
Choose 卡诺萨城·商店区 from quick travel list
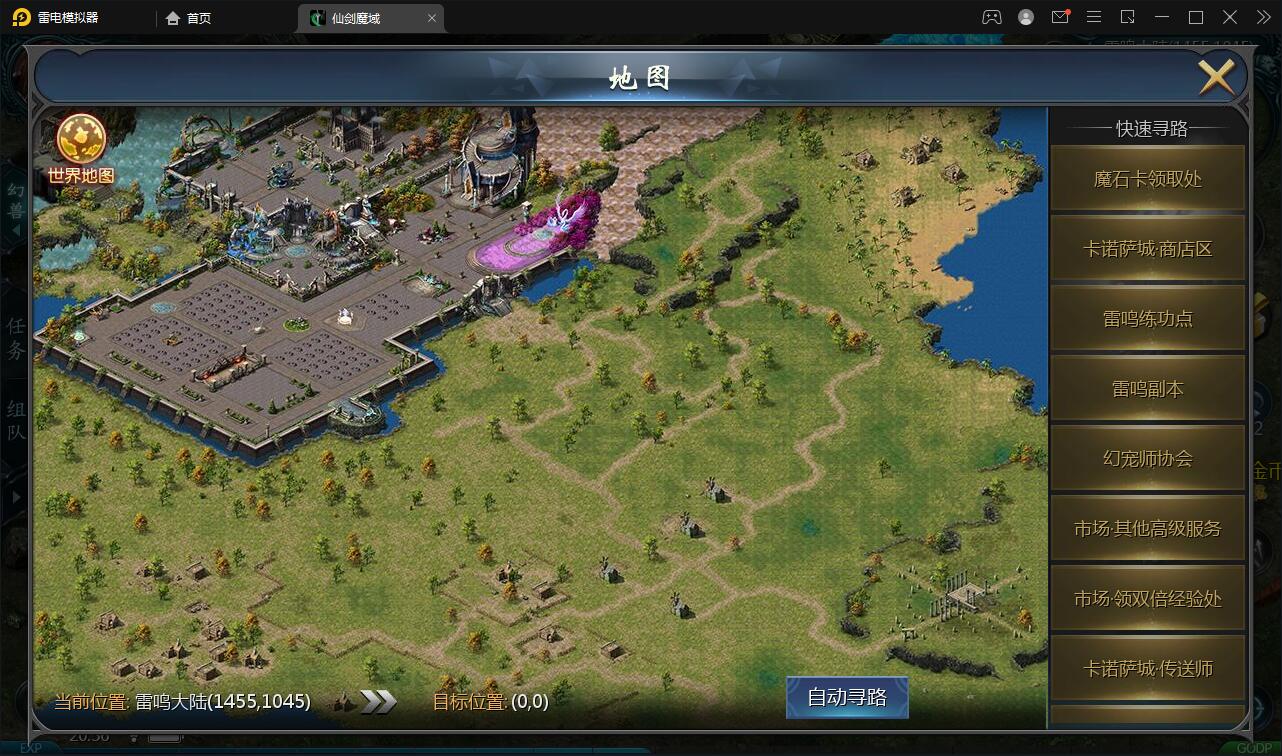click(1147, 248)
